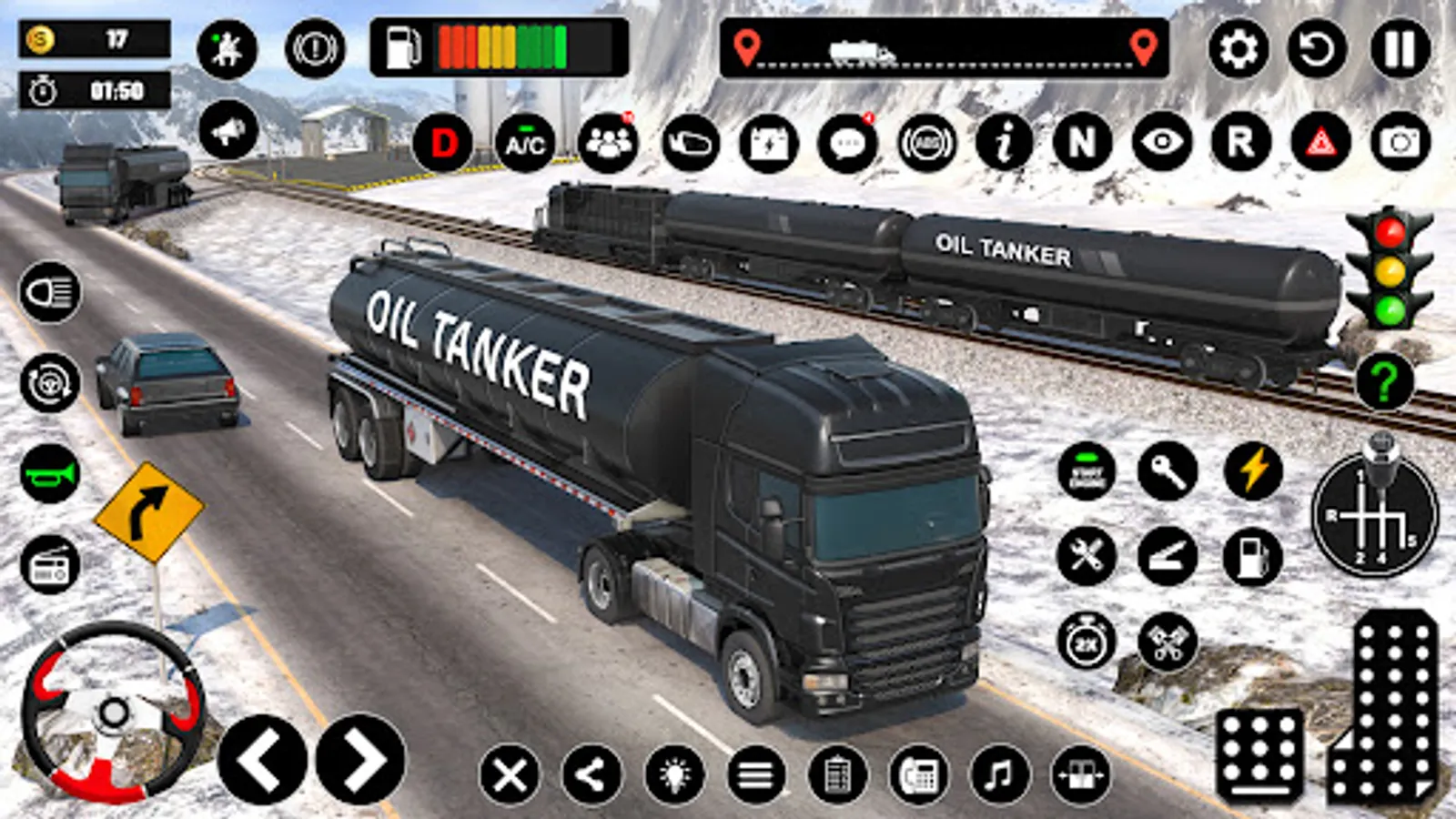1456x819 pixels.
Task: Shift into neutral with N button
Action: 1082,143
